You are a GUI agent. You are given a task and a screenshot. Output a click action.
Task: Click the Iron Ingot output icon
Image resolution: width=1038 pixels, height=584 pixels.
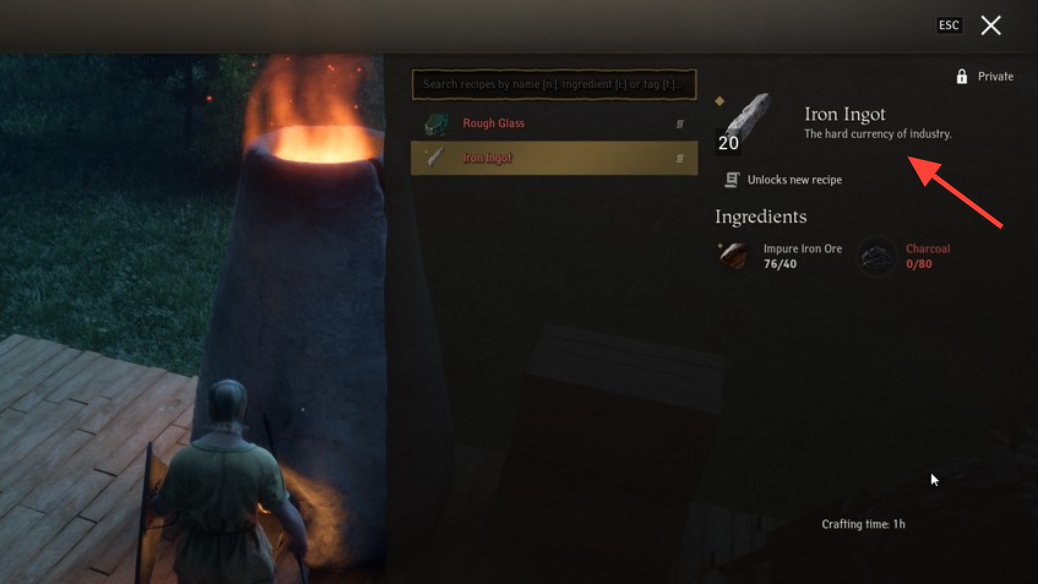(x=745, y=123)
